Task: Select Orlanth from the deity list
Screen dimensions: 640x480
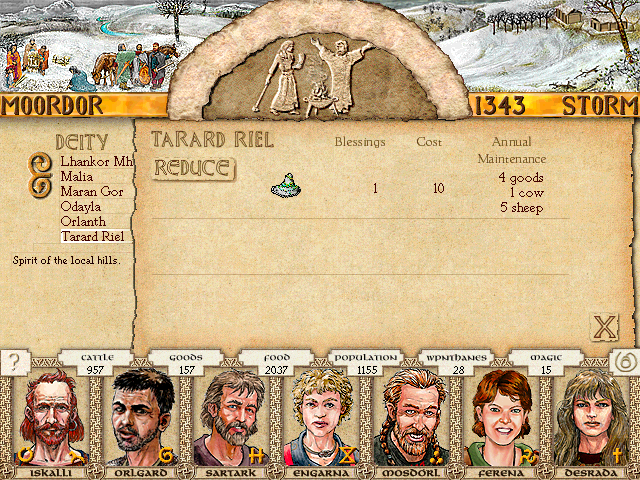Action: tap(82, 221)
